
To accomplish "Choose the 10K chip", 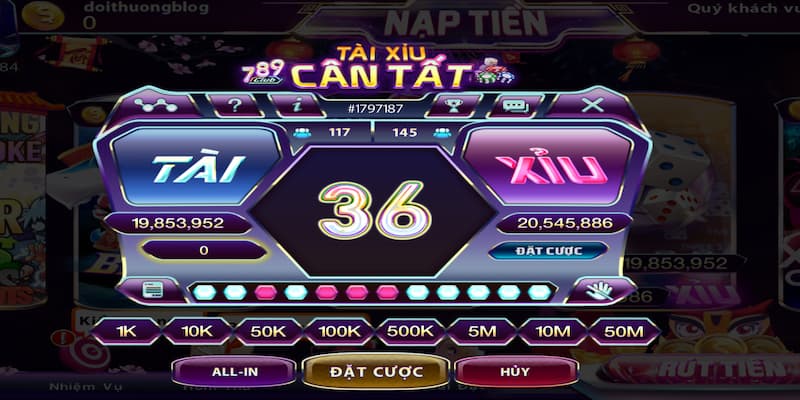I will pyautogui.click(x=196, y=331).
